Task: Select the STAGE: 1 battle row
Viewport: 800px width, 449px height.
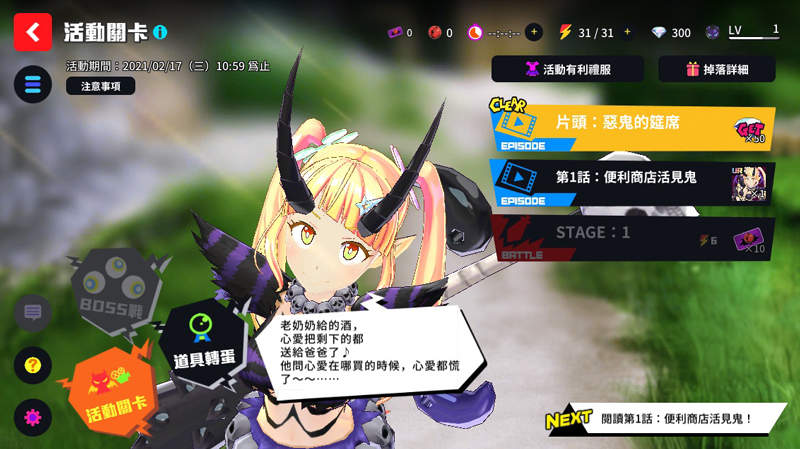Action: click(x=632, y=238)
